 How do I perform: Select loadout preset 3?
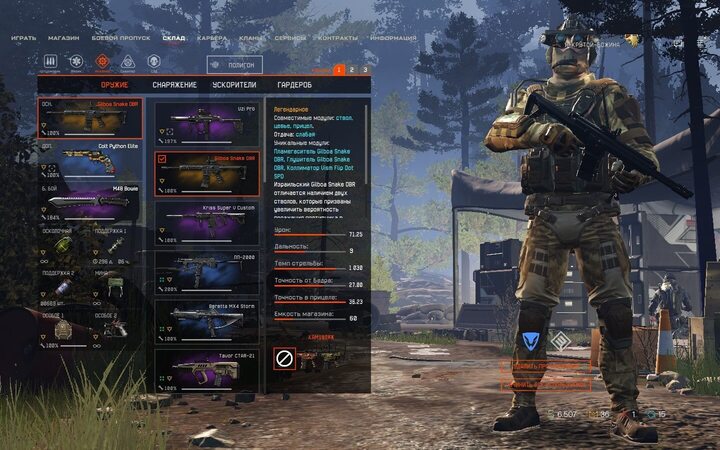pyautogui.click(x=365, y=70)
